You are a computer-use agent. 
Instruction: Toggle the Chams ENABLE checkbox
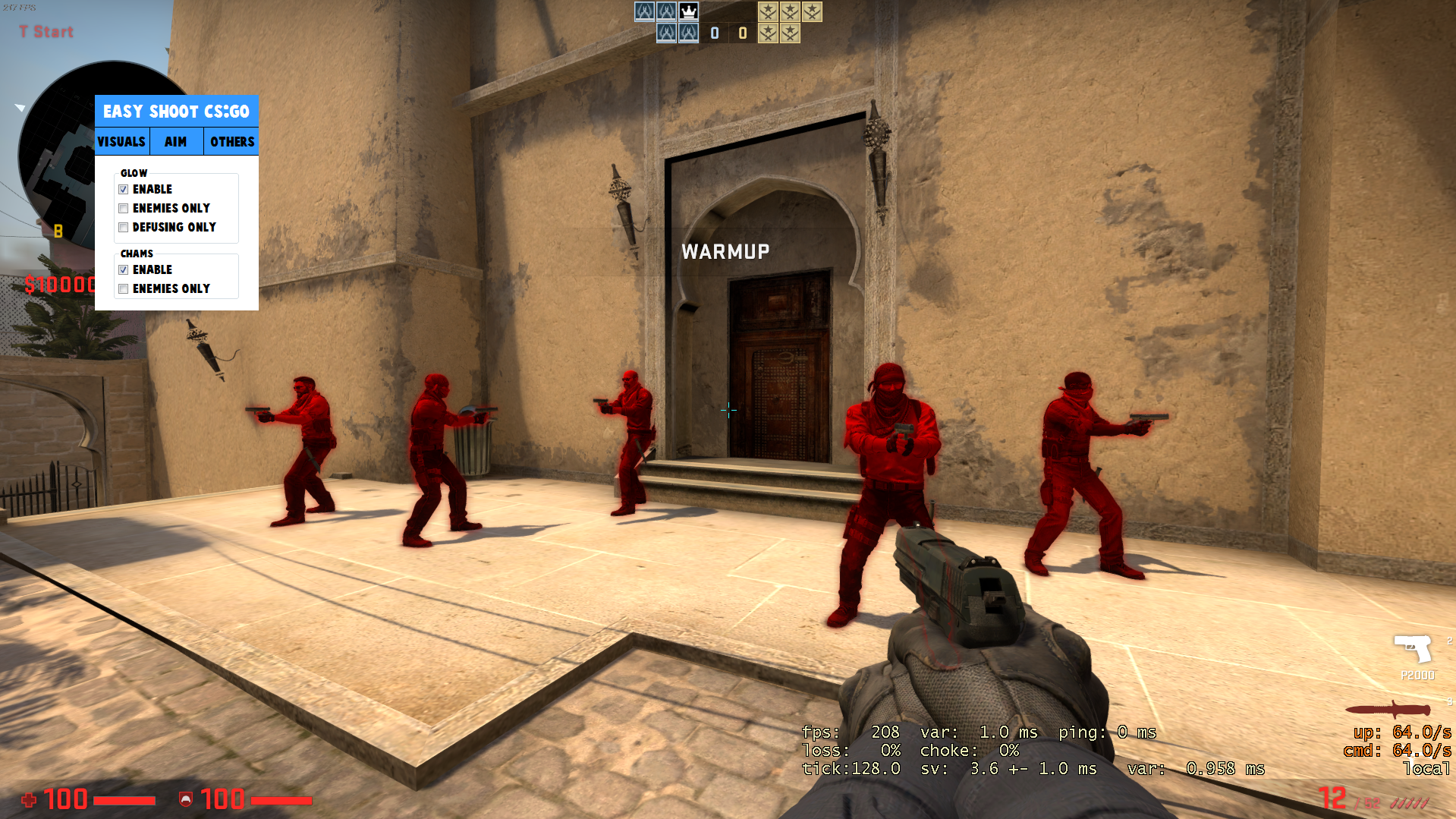[124, 270]
